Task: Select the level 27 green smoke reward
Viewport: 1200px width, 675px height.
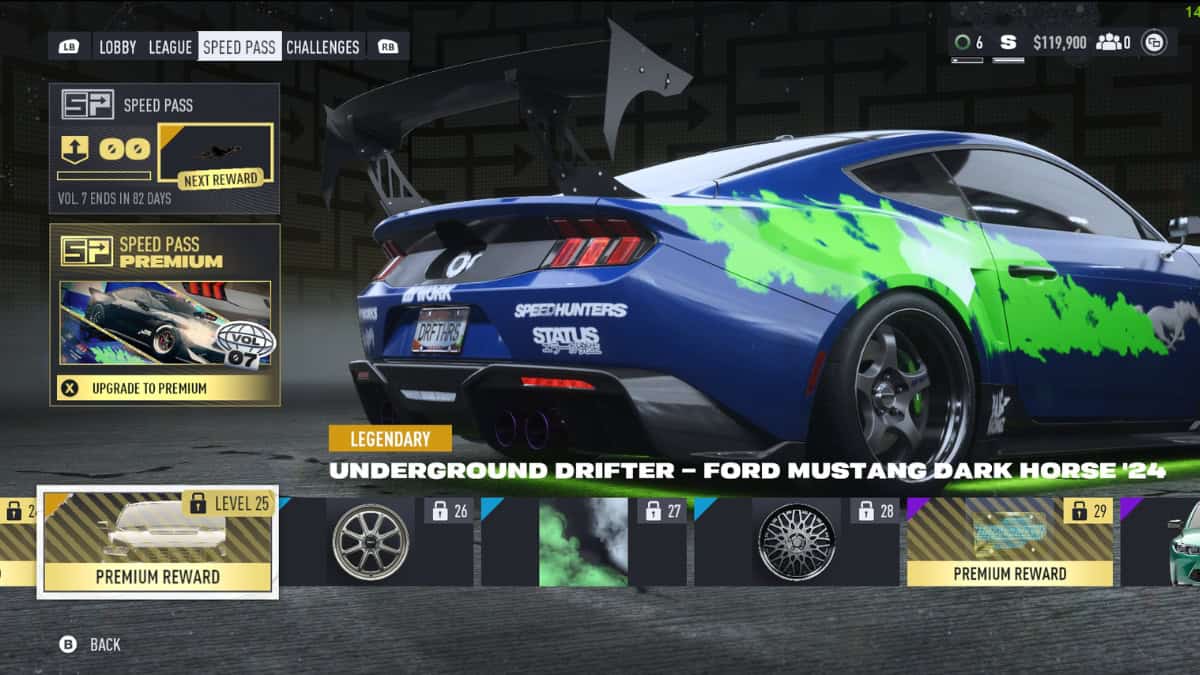Action: coord(583,541)
